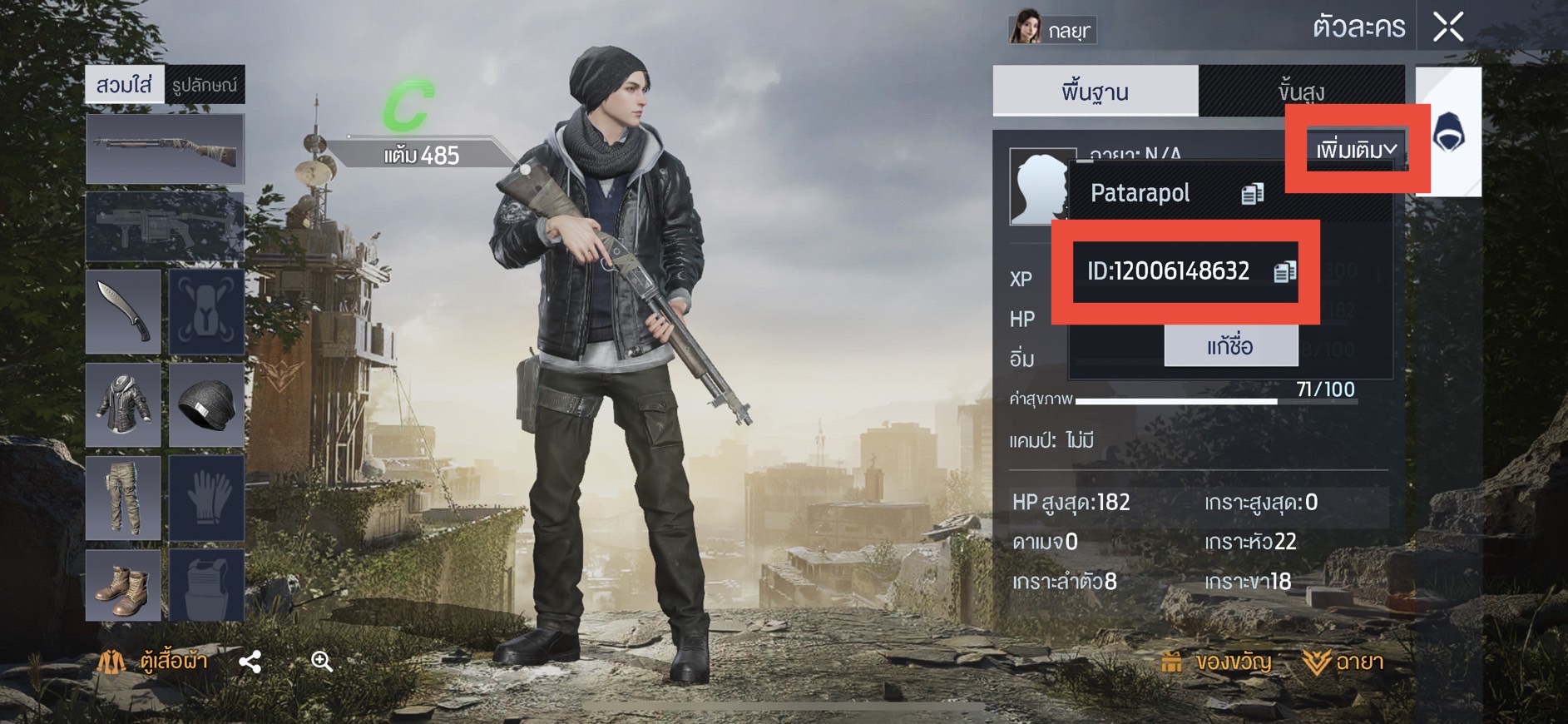Switch to the รูปลักษณ์ appearance tab
1568x724 pixels.
tap(205, 85)
